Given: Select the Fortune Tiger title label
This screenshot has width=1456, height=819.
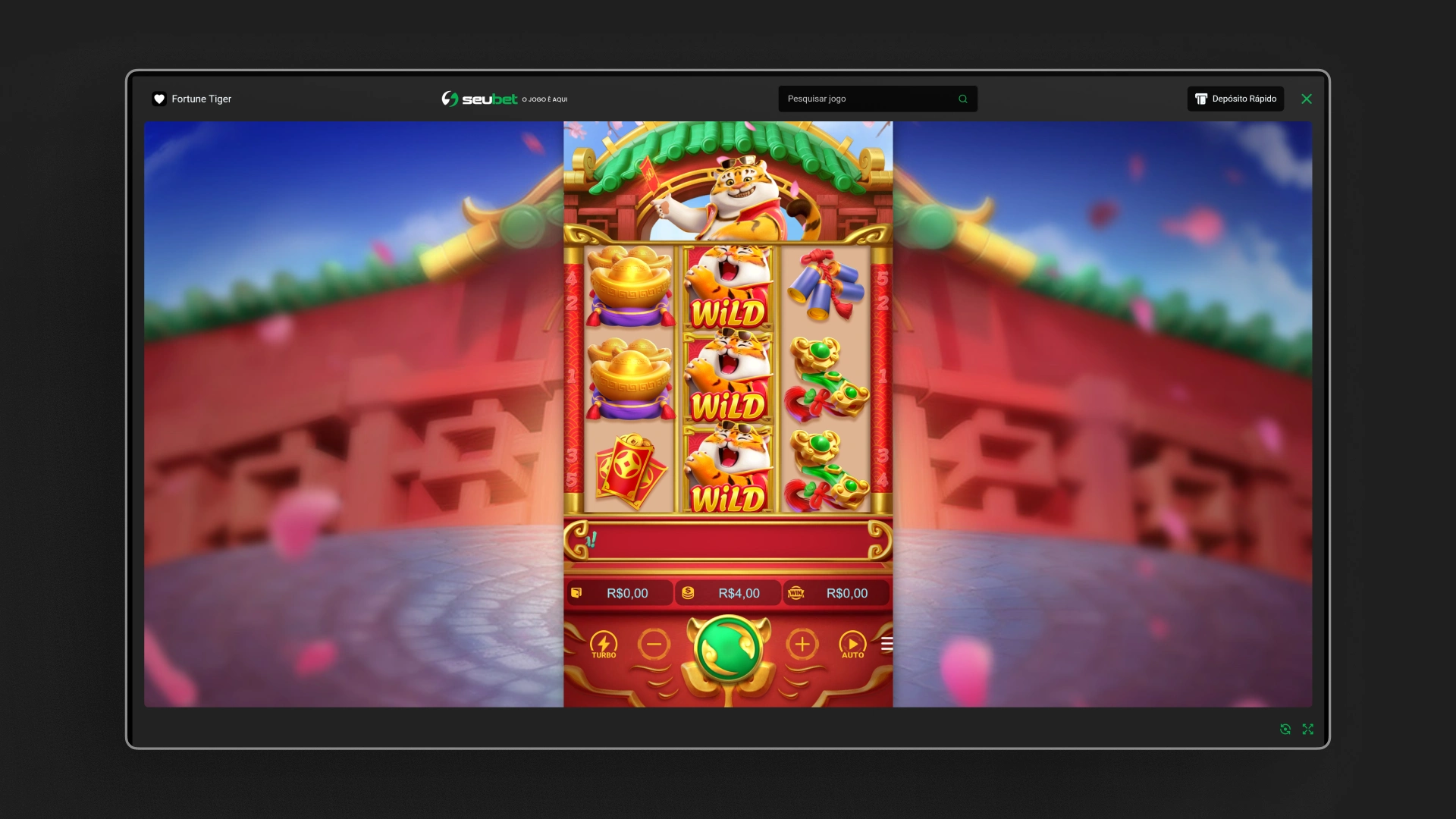Looking at the screenshot, I should click(x=201, y=99).
